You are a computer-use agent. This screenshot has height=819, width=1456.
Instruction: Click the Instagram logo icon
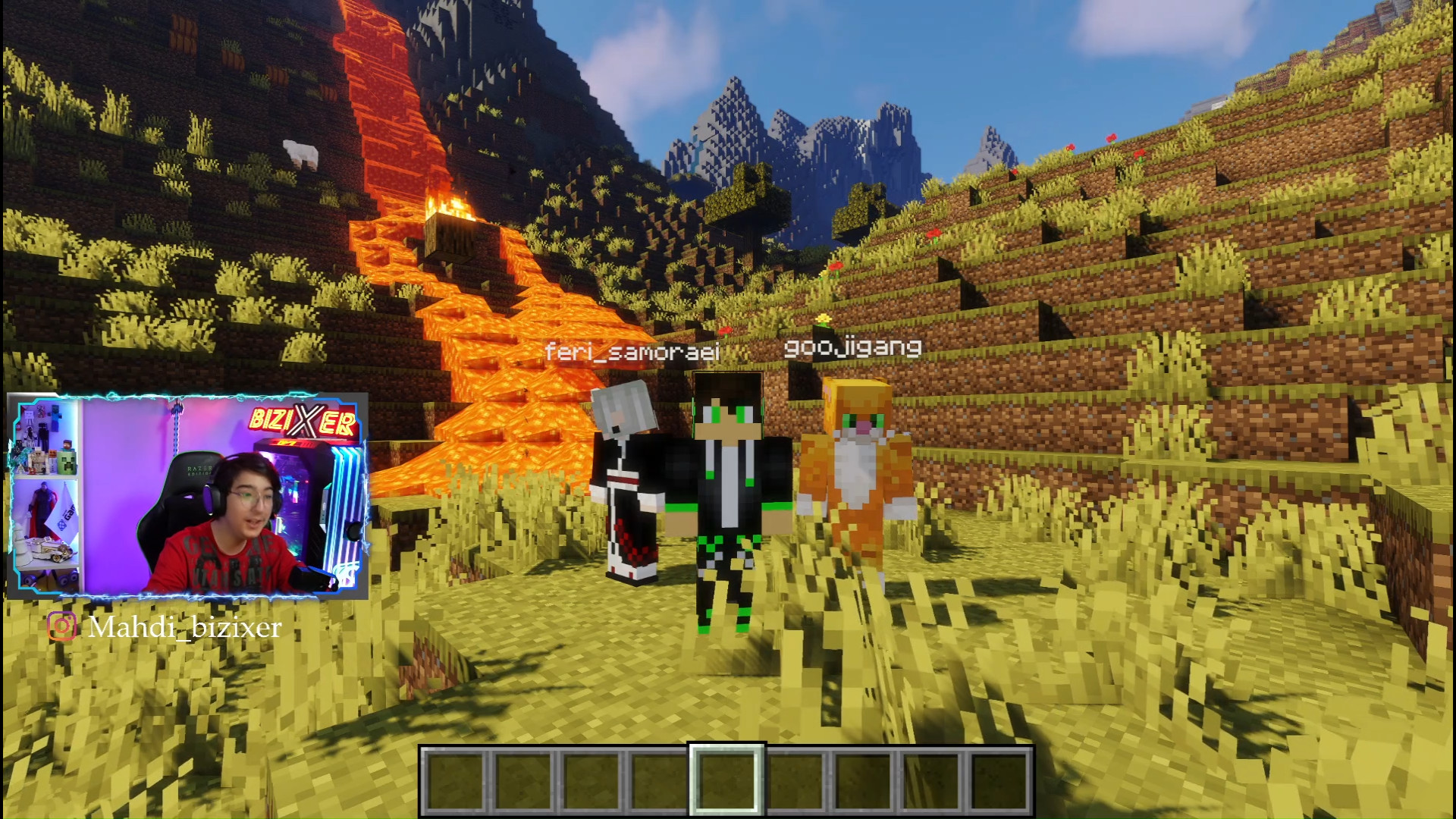[62, 626]
